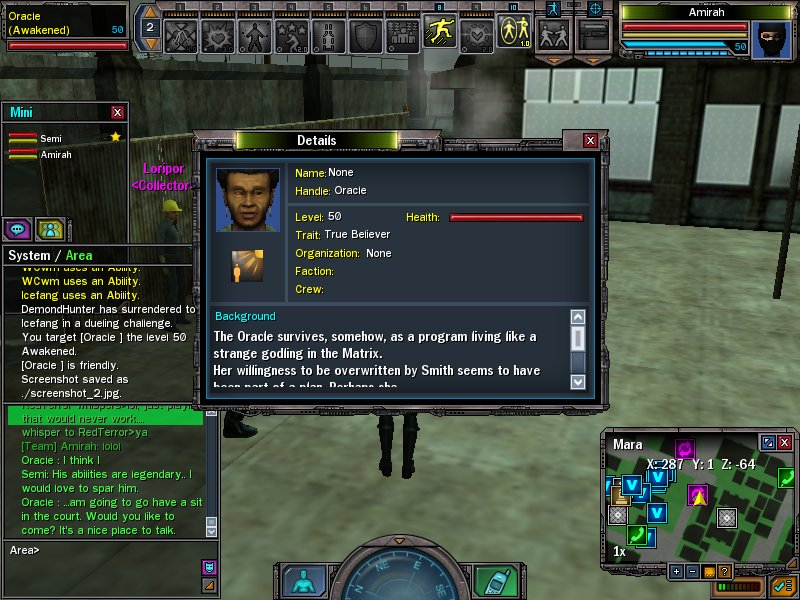The image size is (800, 600).
Task: Zoom out the minimap with minus button
Action: [x=694, y=571]
